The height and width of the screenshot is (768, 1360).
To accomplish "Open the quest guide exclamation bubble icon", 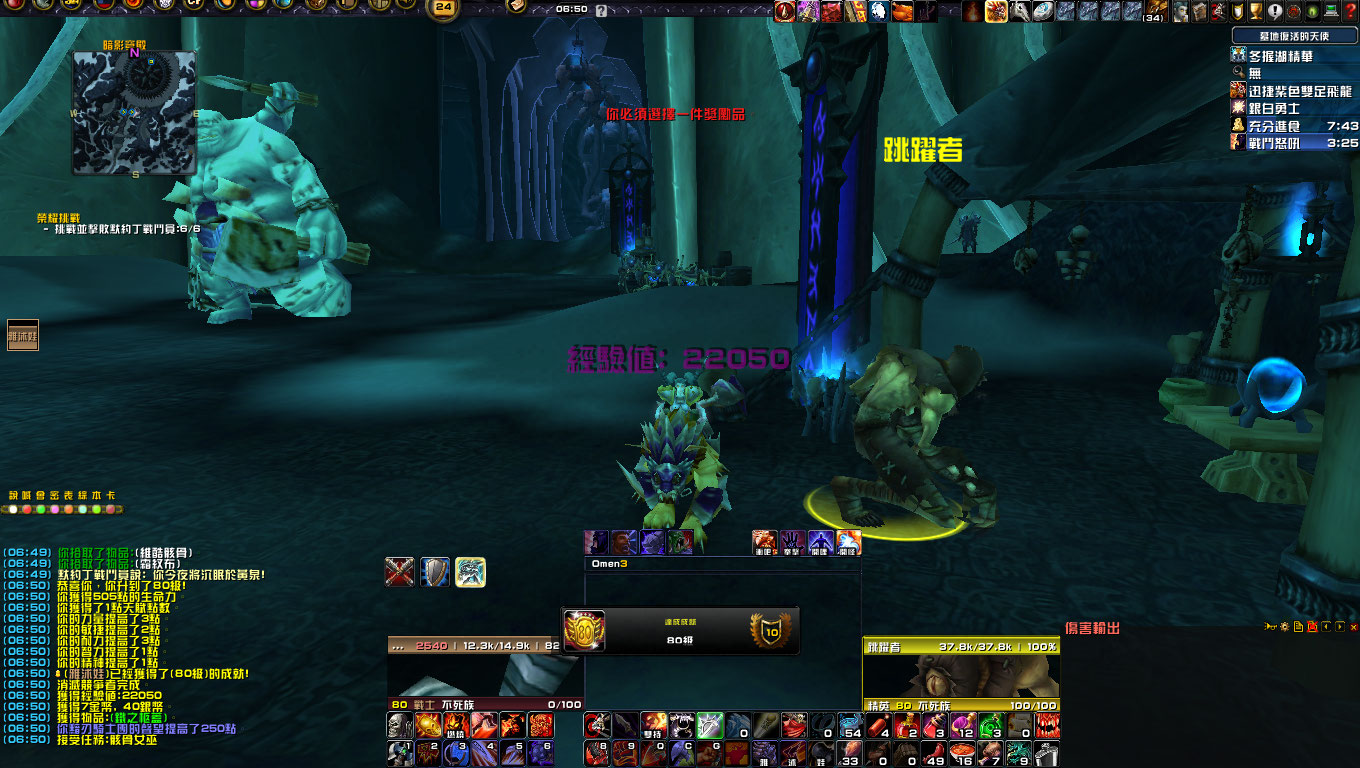I will [x=1275, y=10].
